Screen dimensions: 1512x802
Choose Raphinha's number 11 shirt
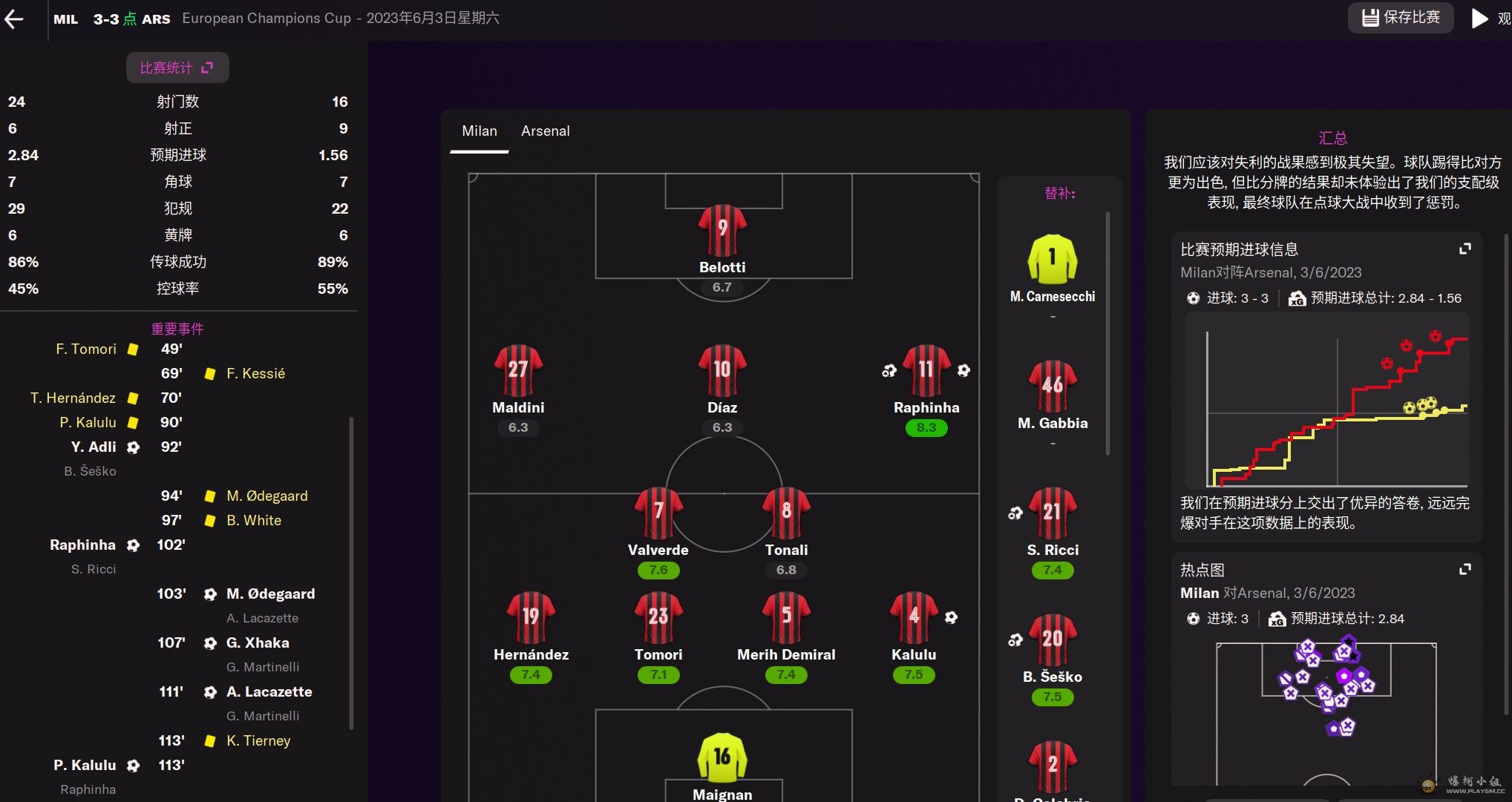(926, 370)
